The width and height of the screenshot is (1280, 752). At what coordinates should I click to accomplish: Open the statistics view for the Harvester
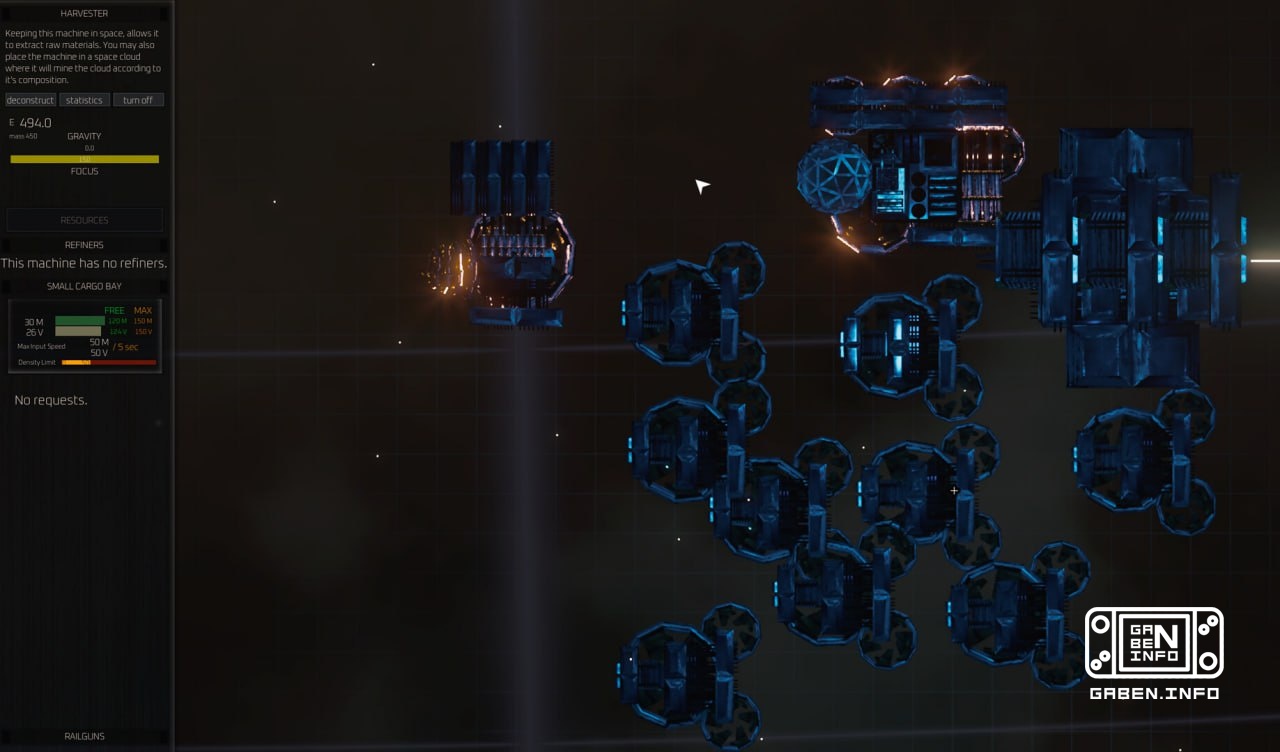[84, 99]
